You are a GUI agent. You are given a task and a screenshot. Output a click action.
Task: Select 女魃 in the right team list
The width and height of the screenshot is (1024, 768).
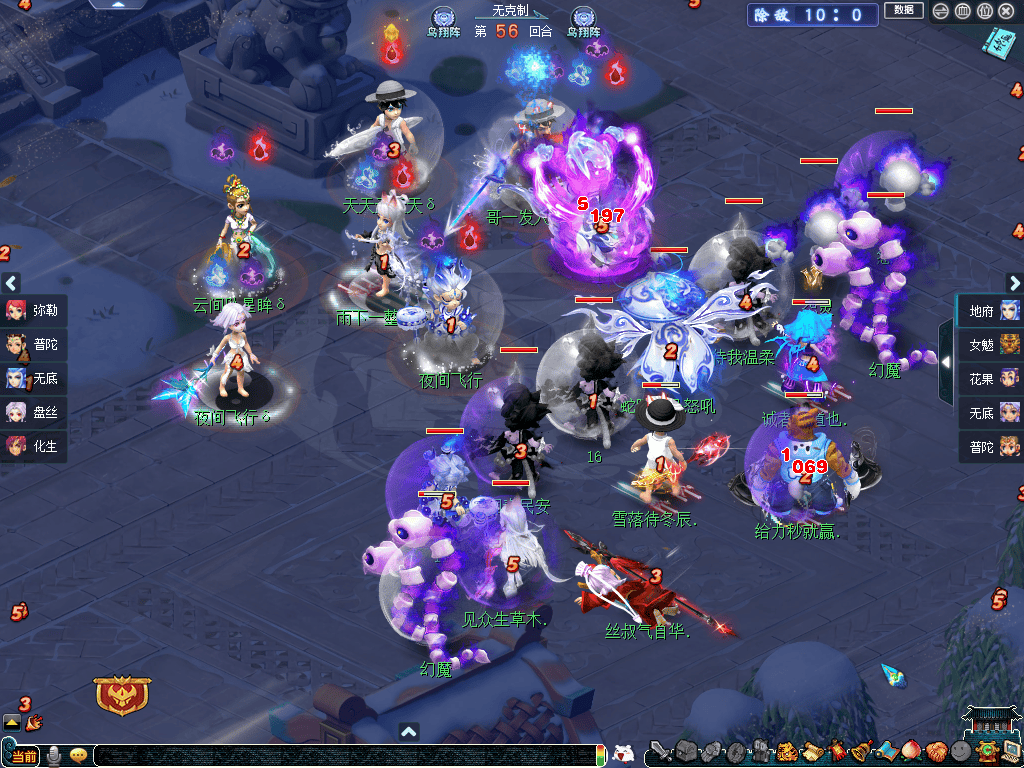click(x=991, y=345)
